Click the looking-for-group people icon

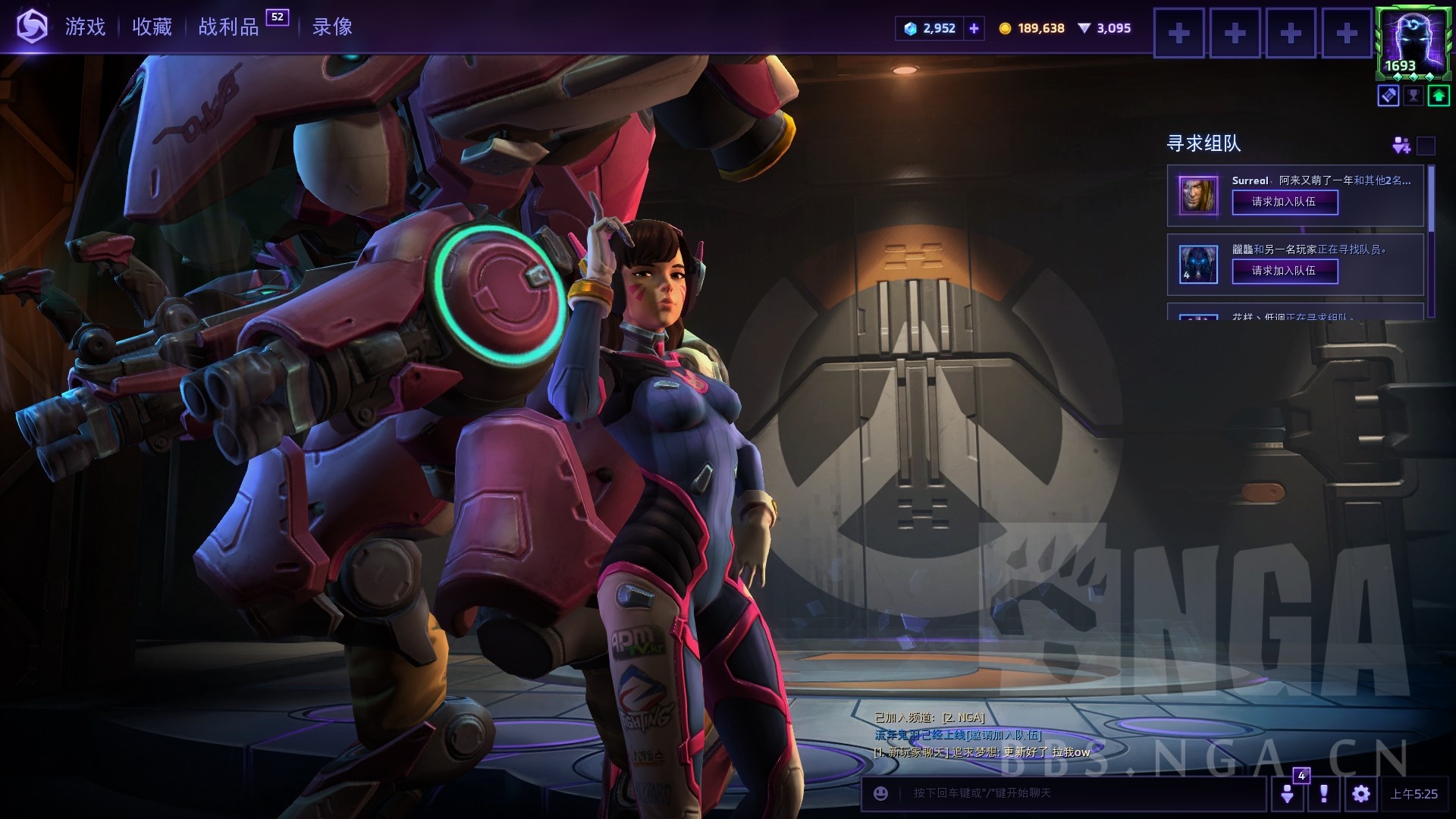pyautogui.click(x=1401, y=145)
